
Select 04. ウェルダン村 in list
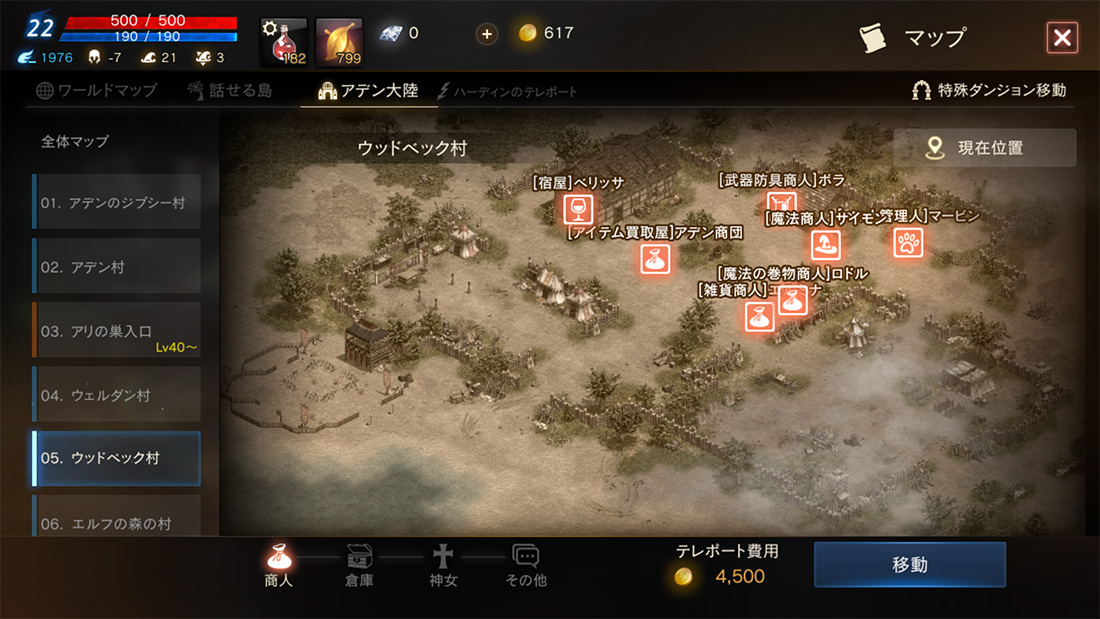(116, 395)
